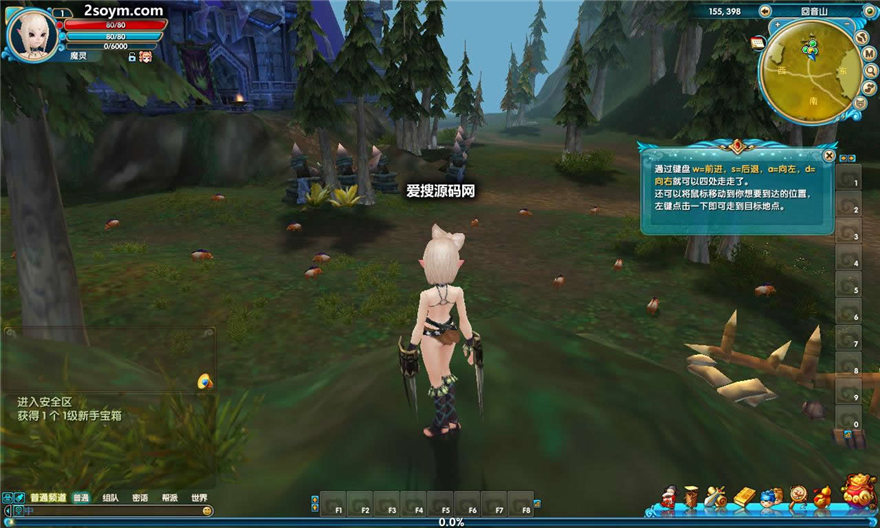
Task: Switch to the 组队 team chat tab
Action: 111,497
